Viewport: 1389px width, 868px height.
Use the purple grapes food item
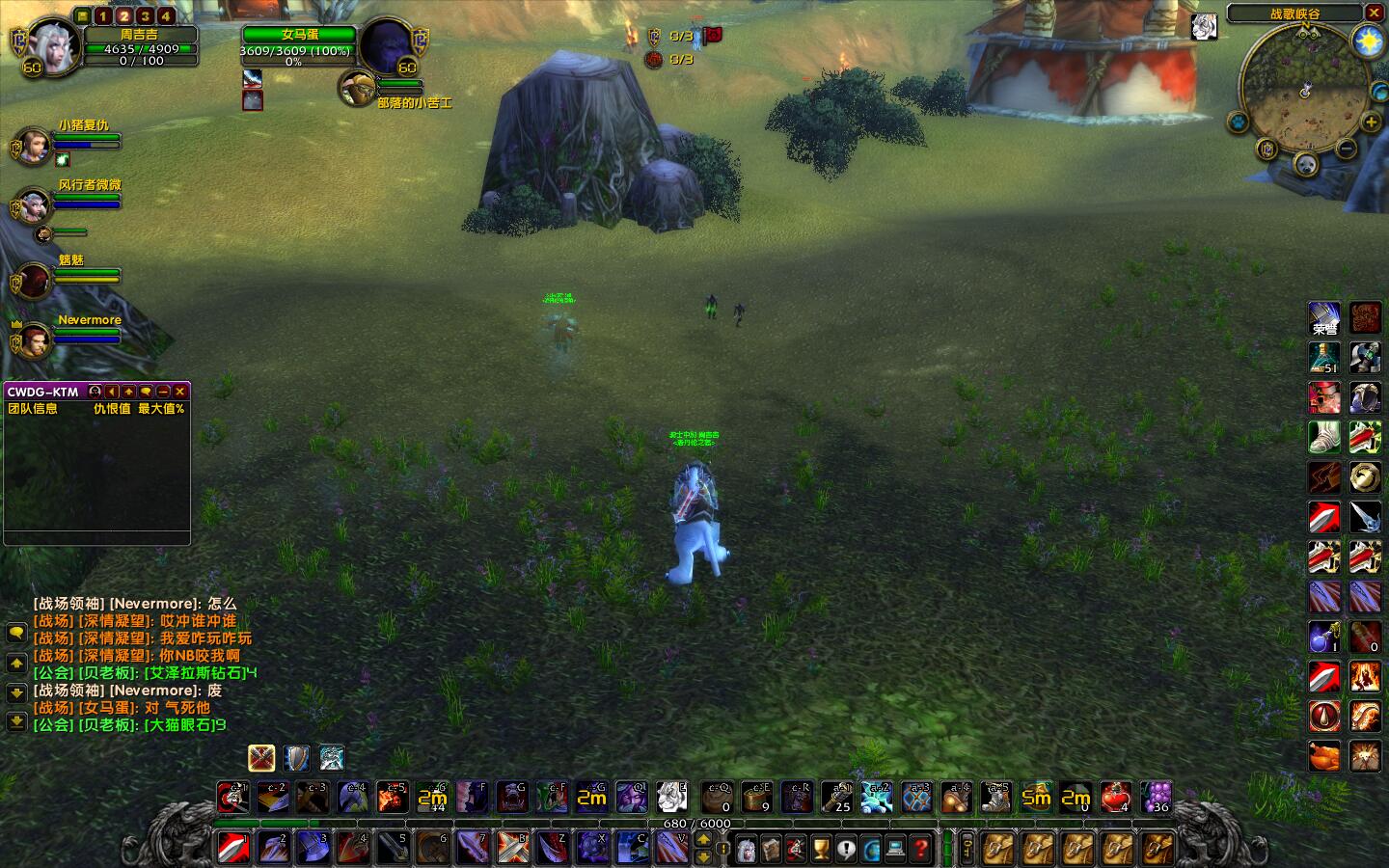coord(1156,798)
